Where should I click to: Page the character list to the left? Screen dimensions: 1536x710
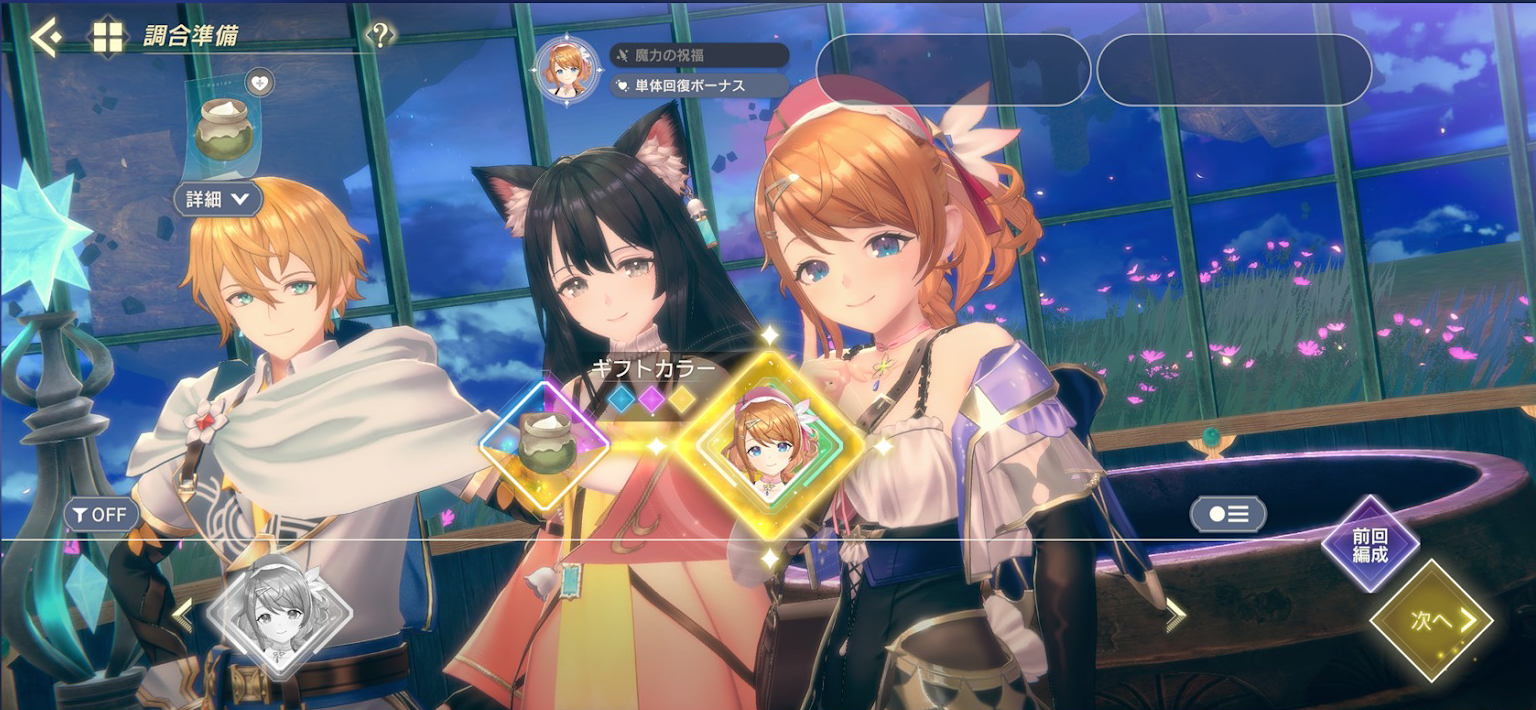coord(182,614)
